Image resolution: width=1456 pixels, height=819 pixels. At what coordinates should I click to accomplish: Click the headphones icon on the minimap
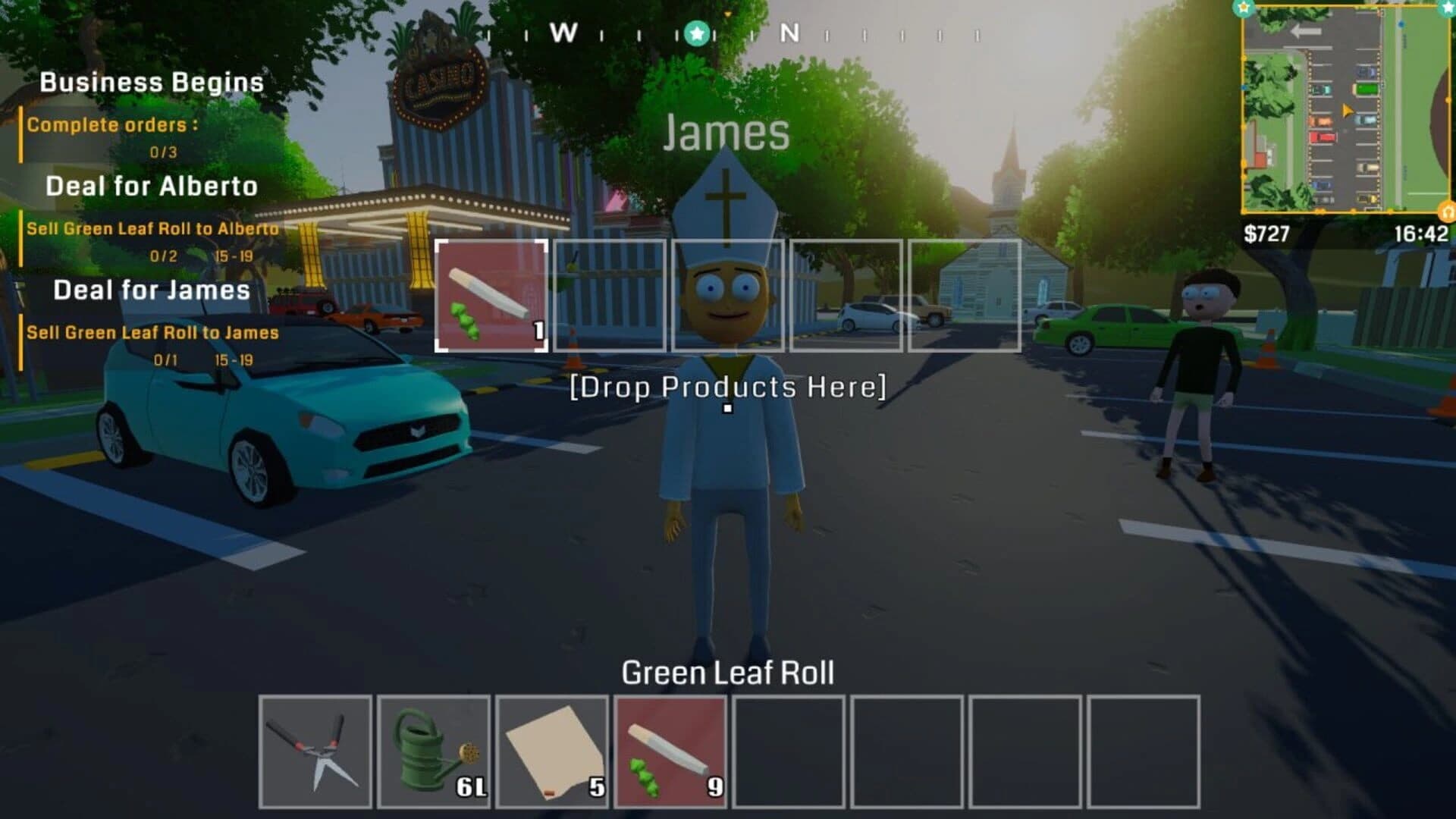[1445, 212]
